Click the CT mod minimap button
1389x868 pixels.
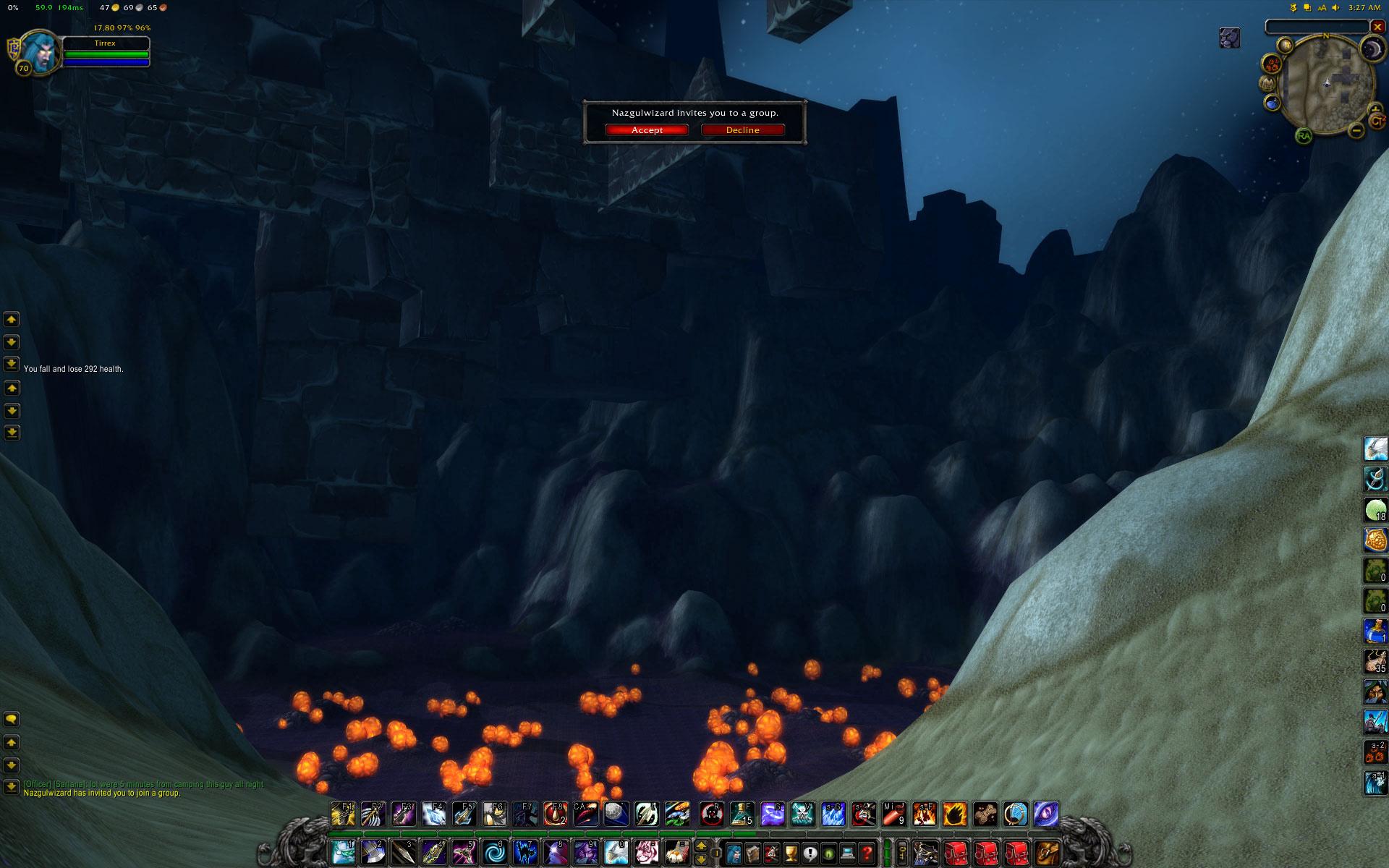click(1377, 120)
